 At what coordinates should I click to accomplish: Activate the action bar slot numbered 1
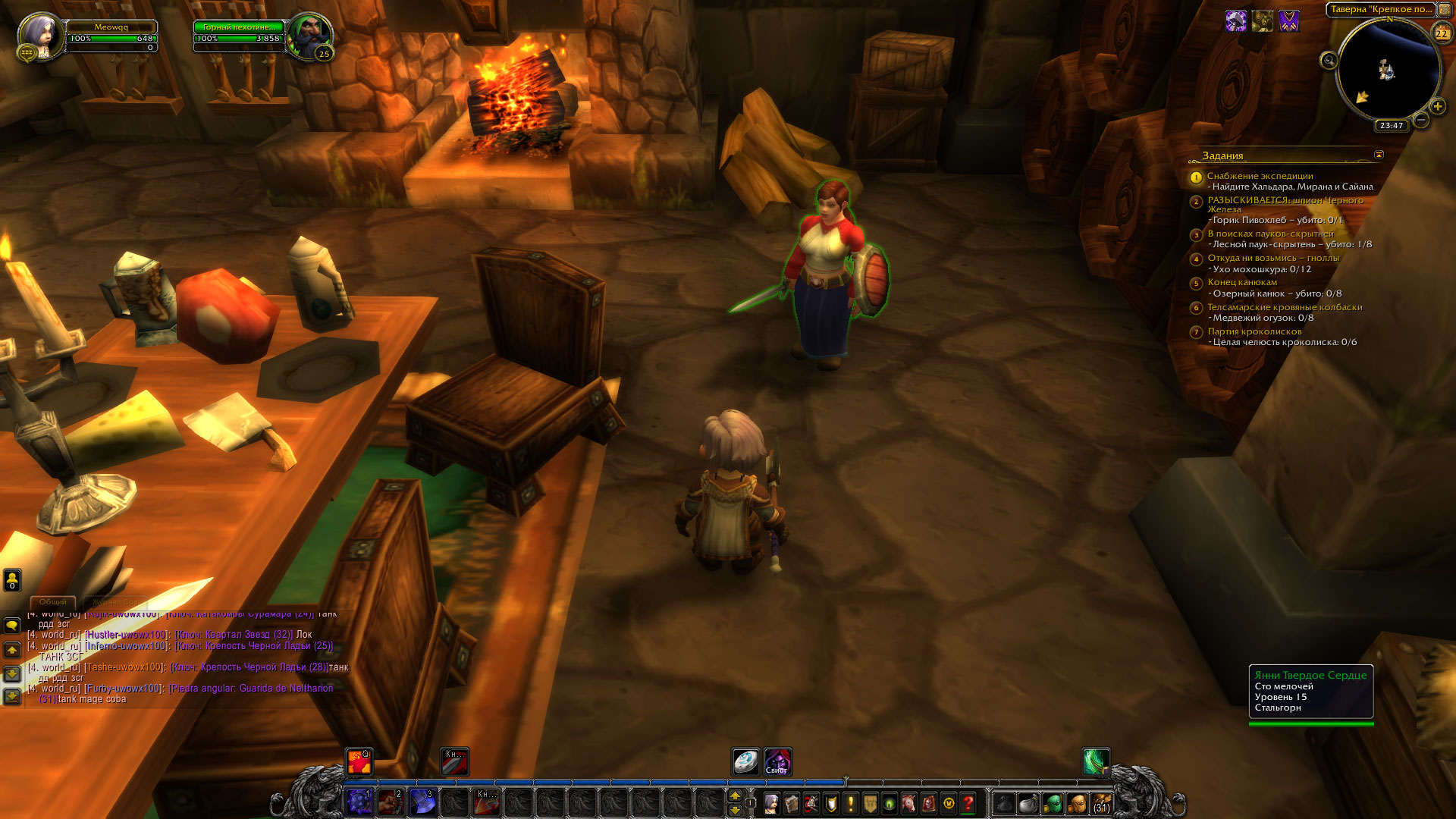359,802
